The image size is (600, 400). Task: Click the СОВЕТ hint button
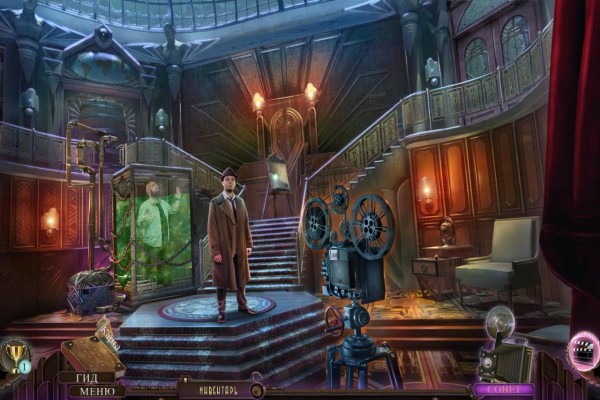coord(504,389)
